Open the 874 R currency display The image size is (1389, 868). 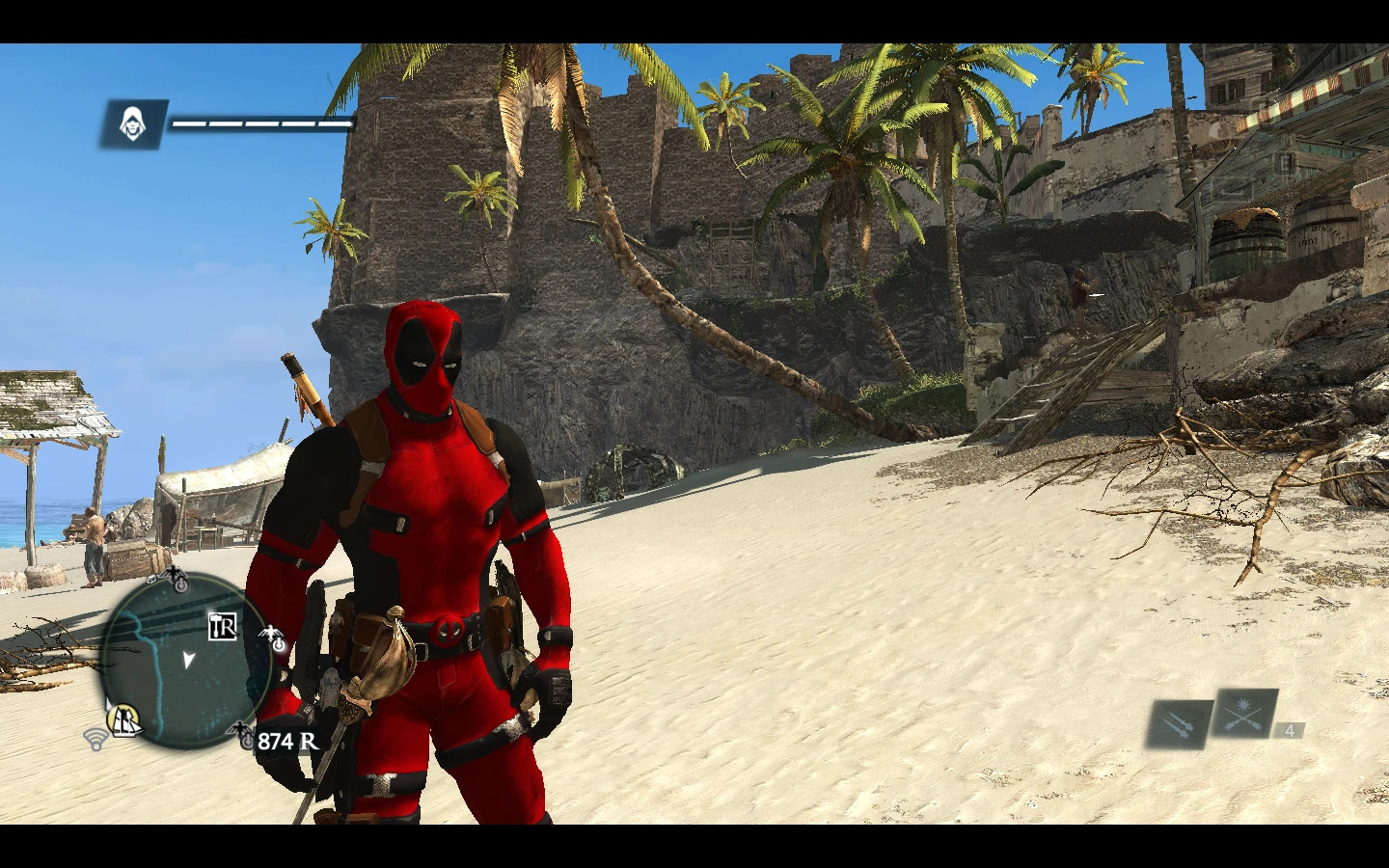point(285,741)
